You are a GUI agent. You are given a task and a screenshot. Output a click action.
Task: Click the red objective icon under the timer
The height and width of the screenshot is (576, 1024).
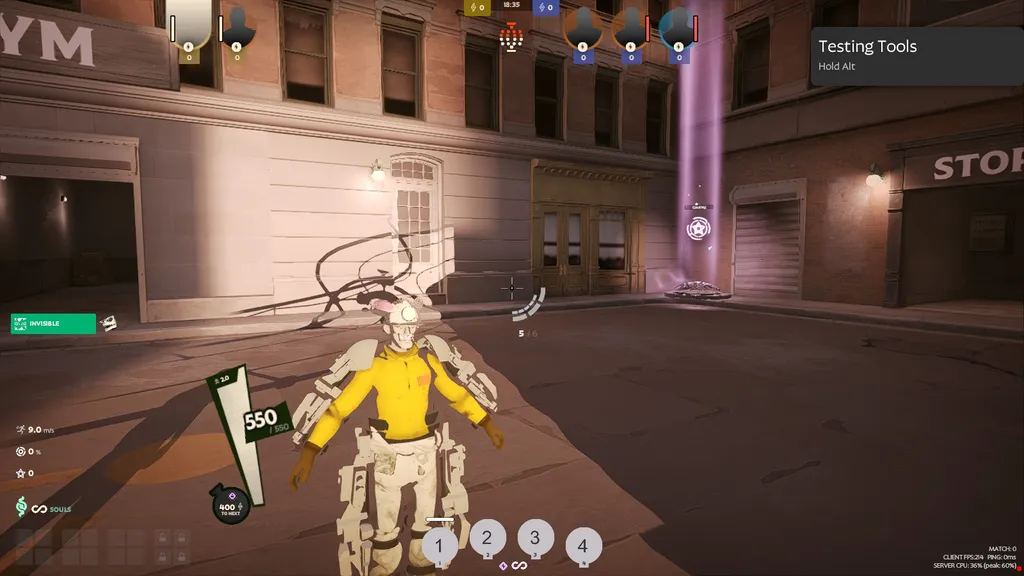coord(512,36)
